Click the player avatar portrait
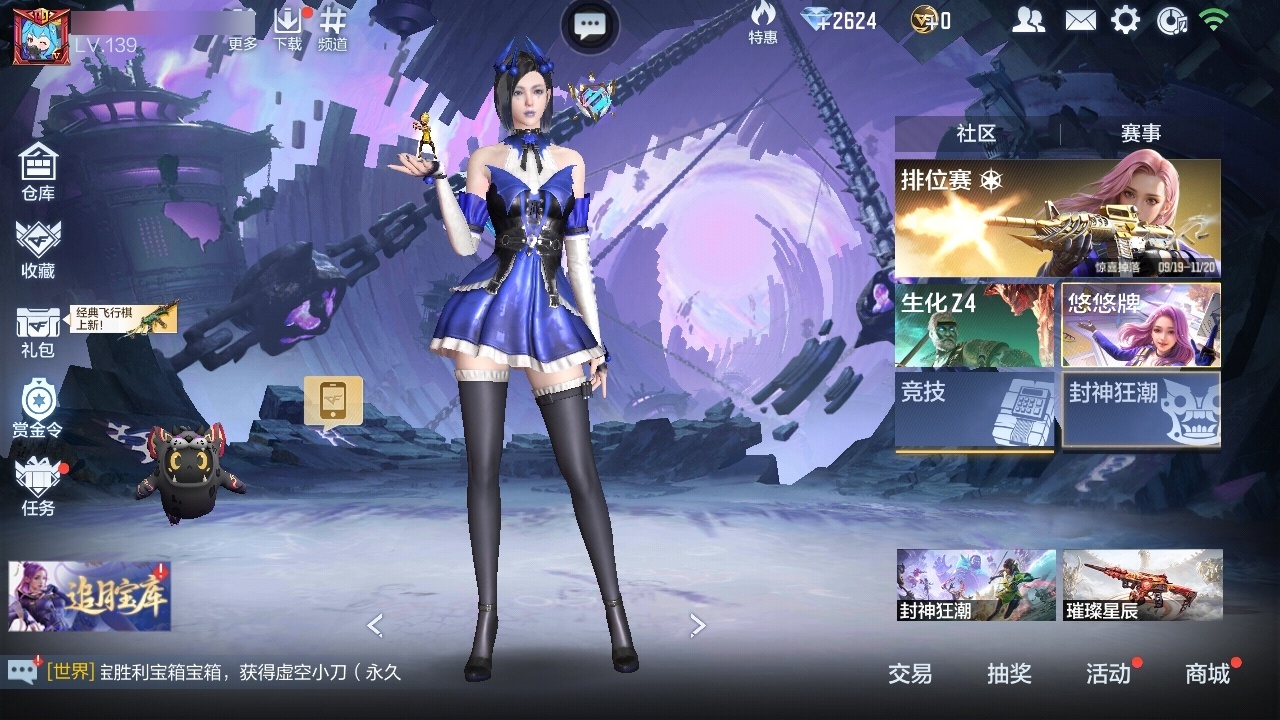1280x720 pixels. (x=34, y=37)
